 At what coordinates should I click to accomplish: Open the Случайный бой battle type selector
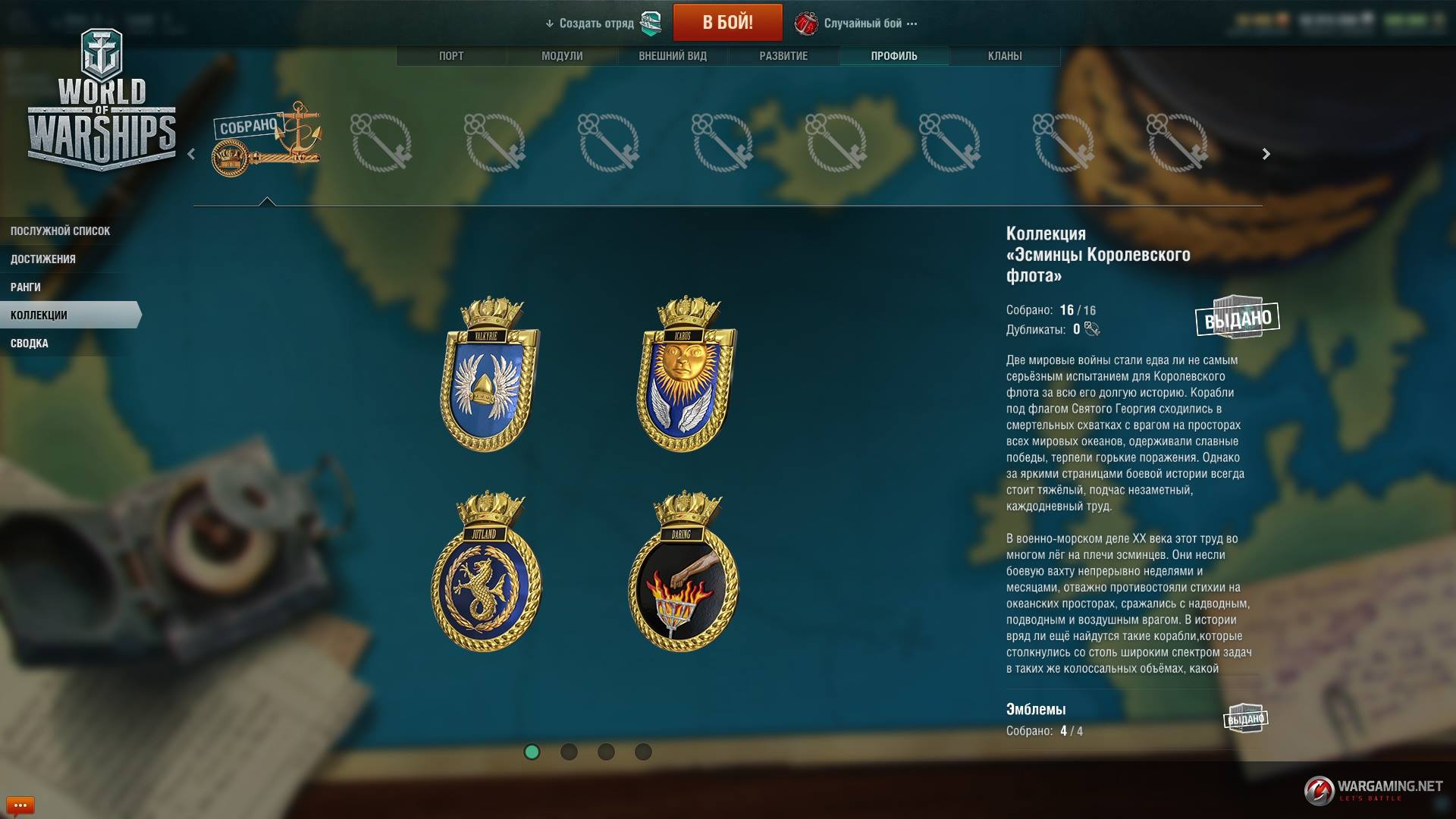click(x=862, y=24)
